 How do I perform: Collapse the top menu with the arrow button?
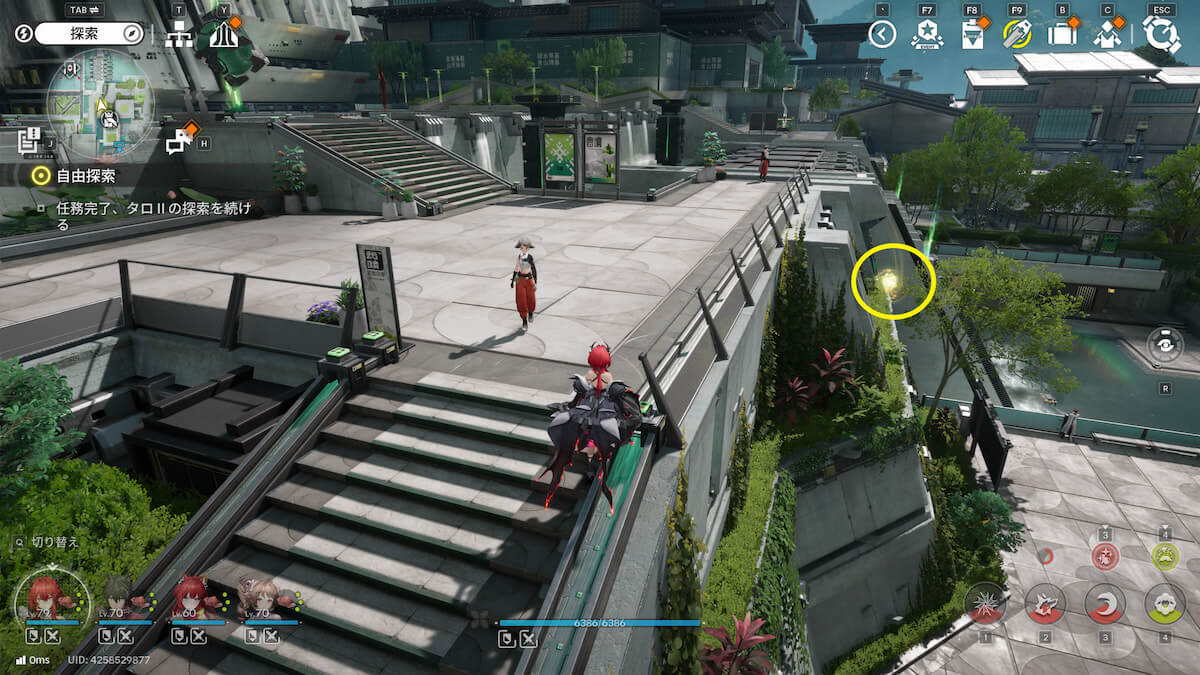point(881,35)
